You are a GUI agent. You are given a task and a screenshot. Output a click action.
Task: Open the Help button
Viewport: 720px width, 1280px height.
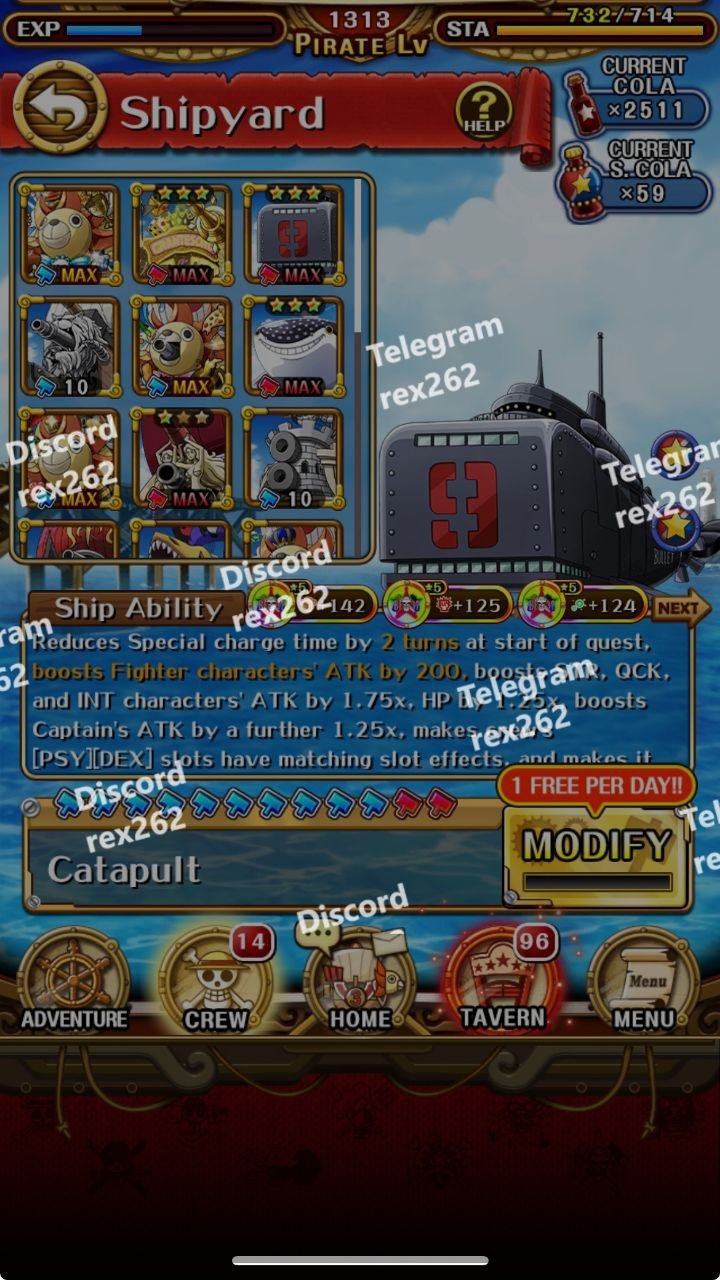point(483,109)
